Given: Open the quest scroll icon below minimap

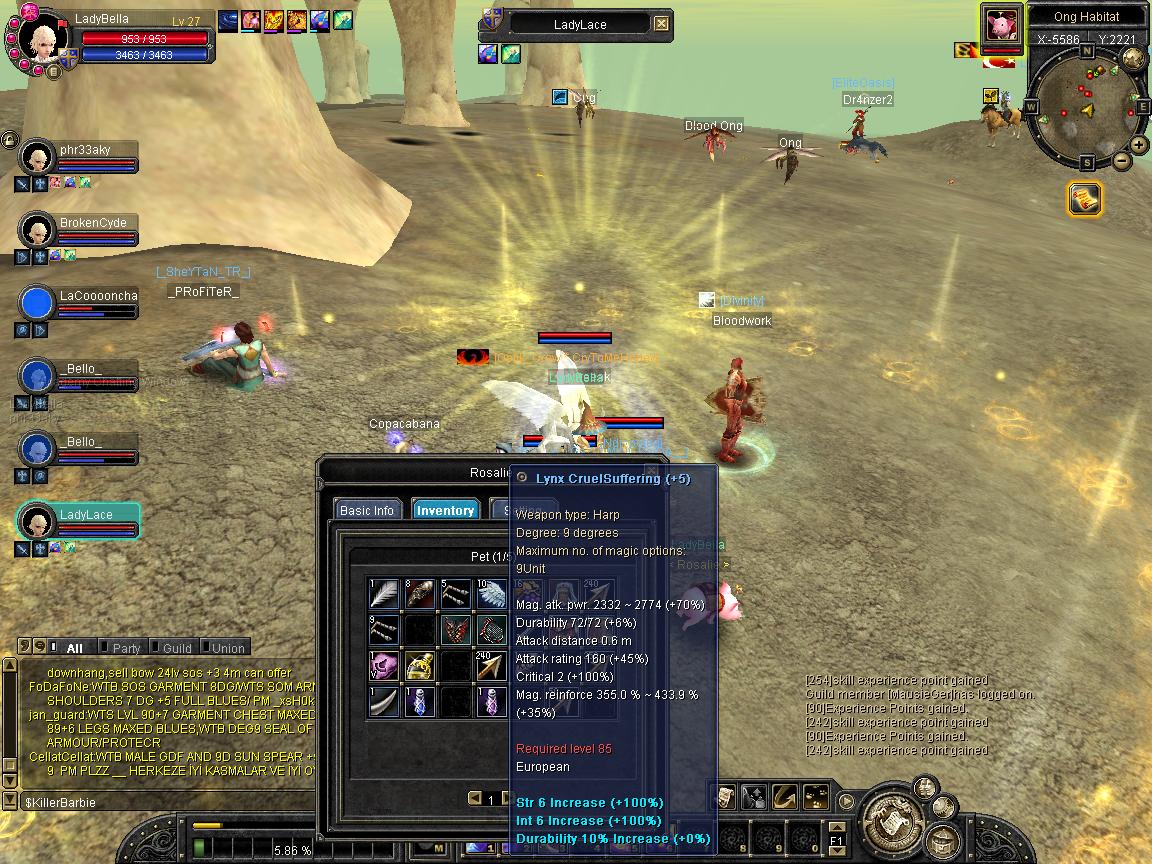Looking at the screenshot, I should (x=1084, y=198).
